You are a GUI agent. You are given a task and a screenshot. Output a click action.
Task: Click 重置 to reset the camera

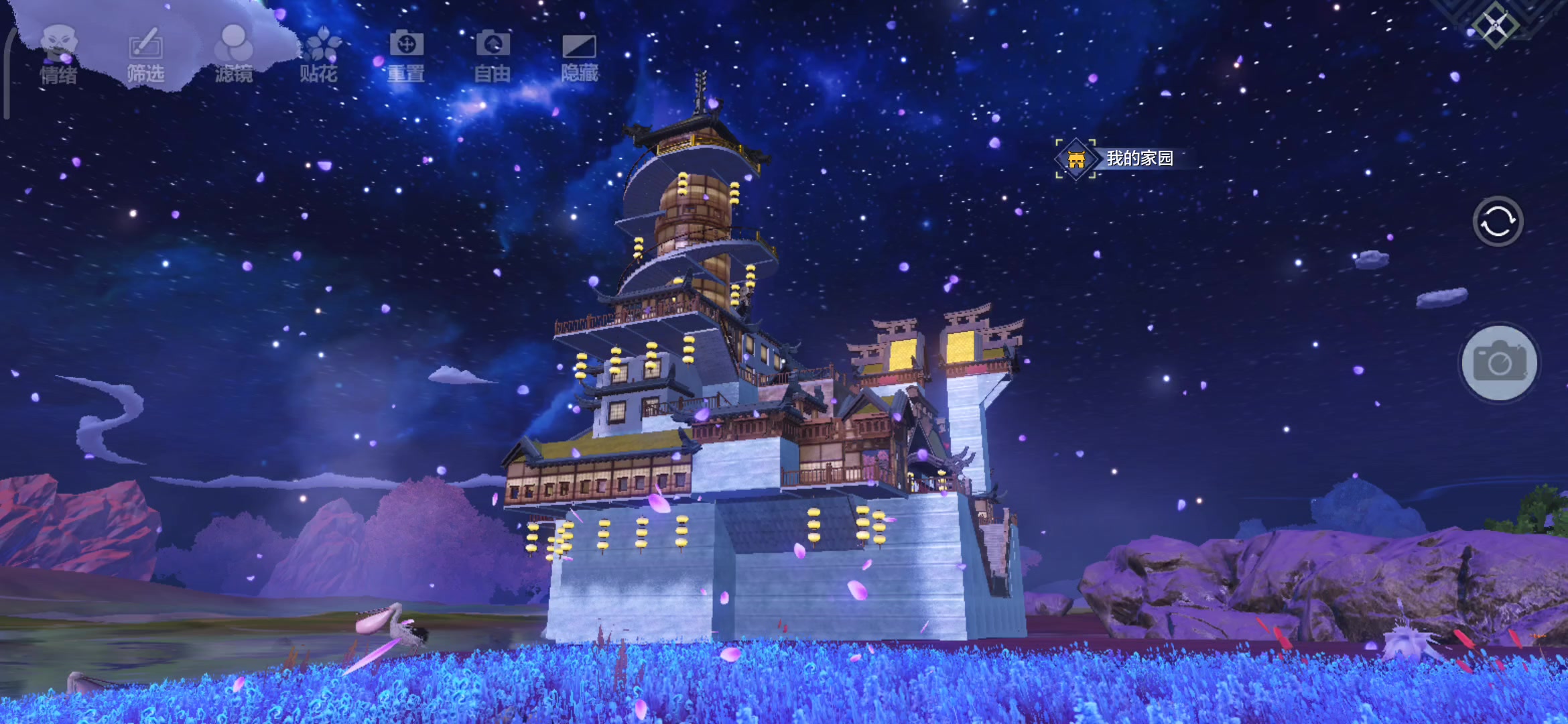[x=406, y=55]
